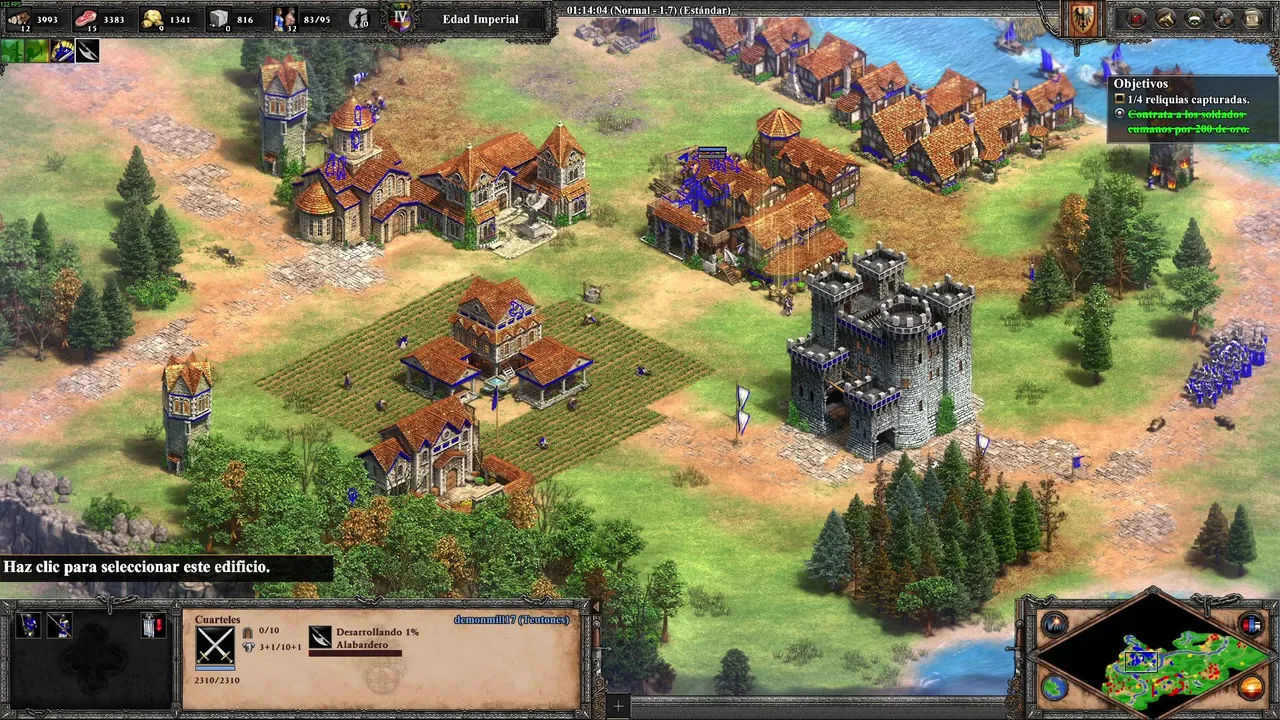The width and height of the screenshot is (1280, 720).
Task: Open the objectives checklist button
Action: [x=1137, y=18]
